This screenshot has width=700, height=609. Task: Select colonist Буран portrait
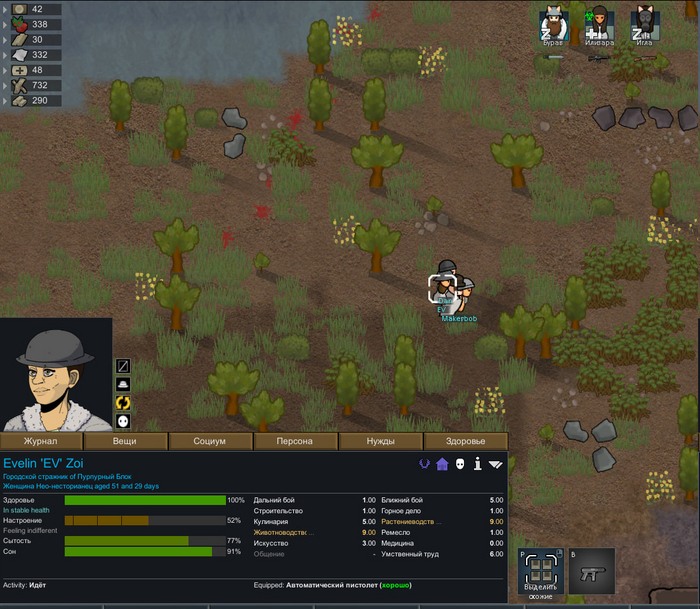553,24
